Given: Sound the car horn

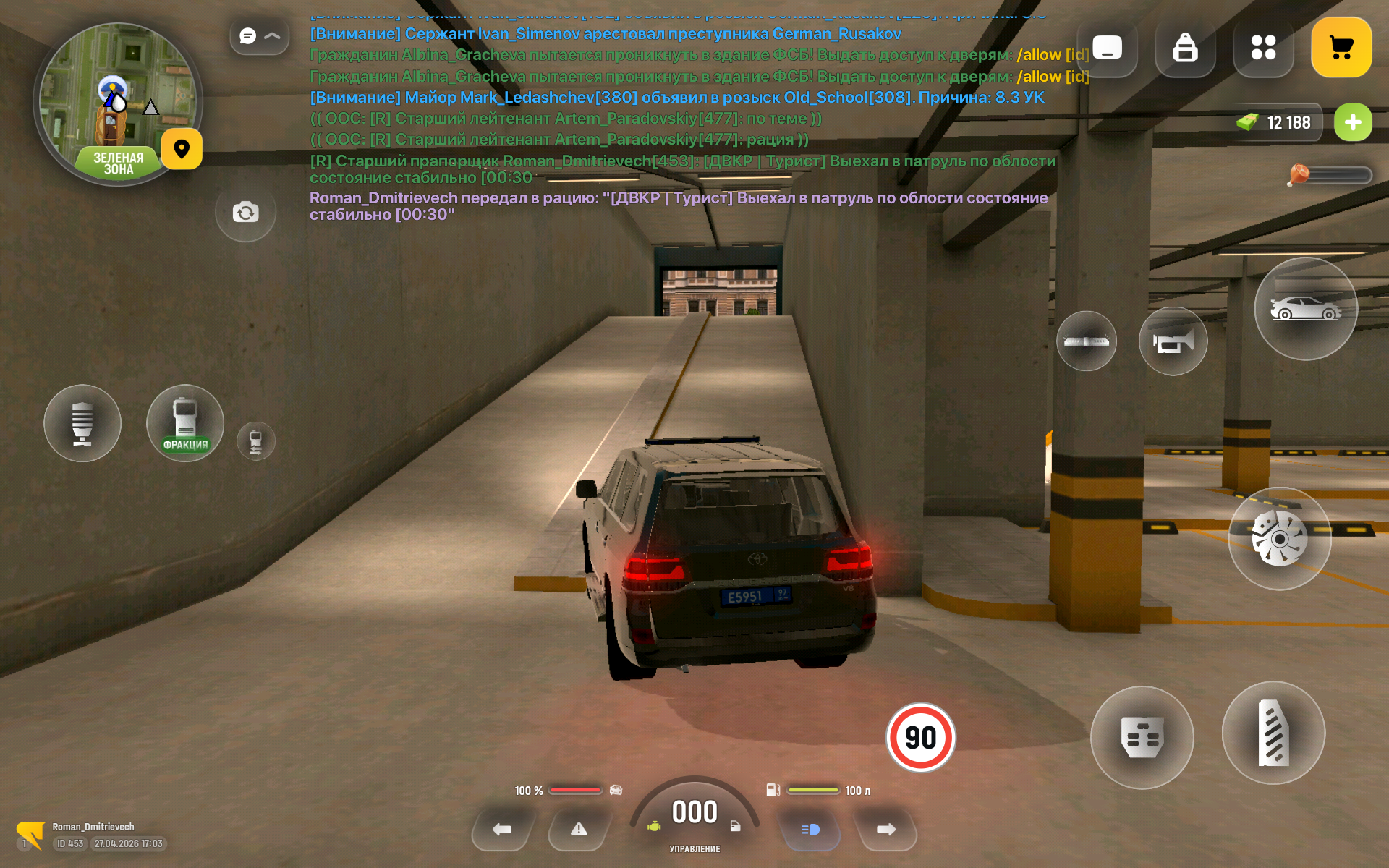Looking at the screenshot, I should (1173, 341).
